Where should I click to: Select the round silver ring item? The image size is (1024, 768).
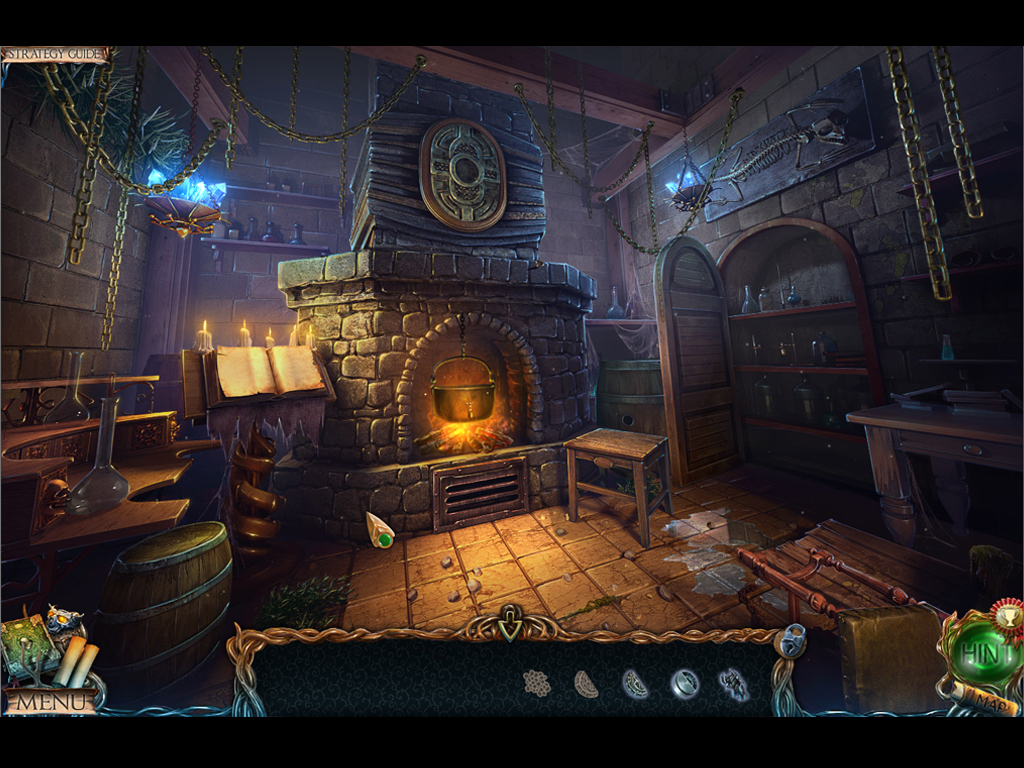point(685,684)
